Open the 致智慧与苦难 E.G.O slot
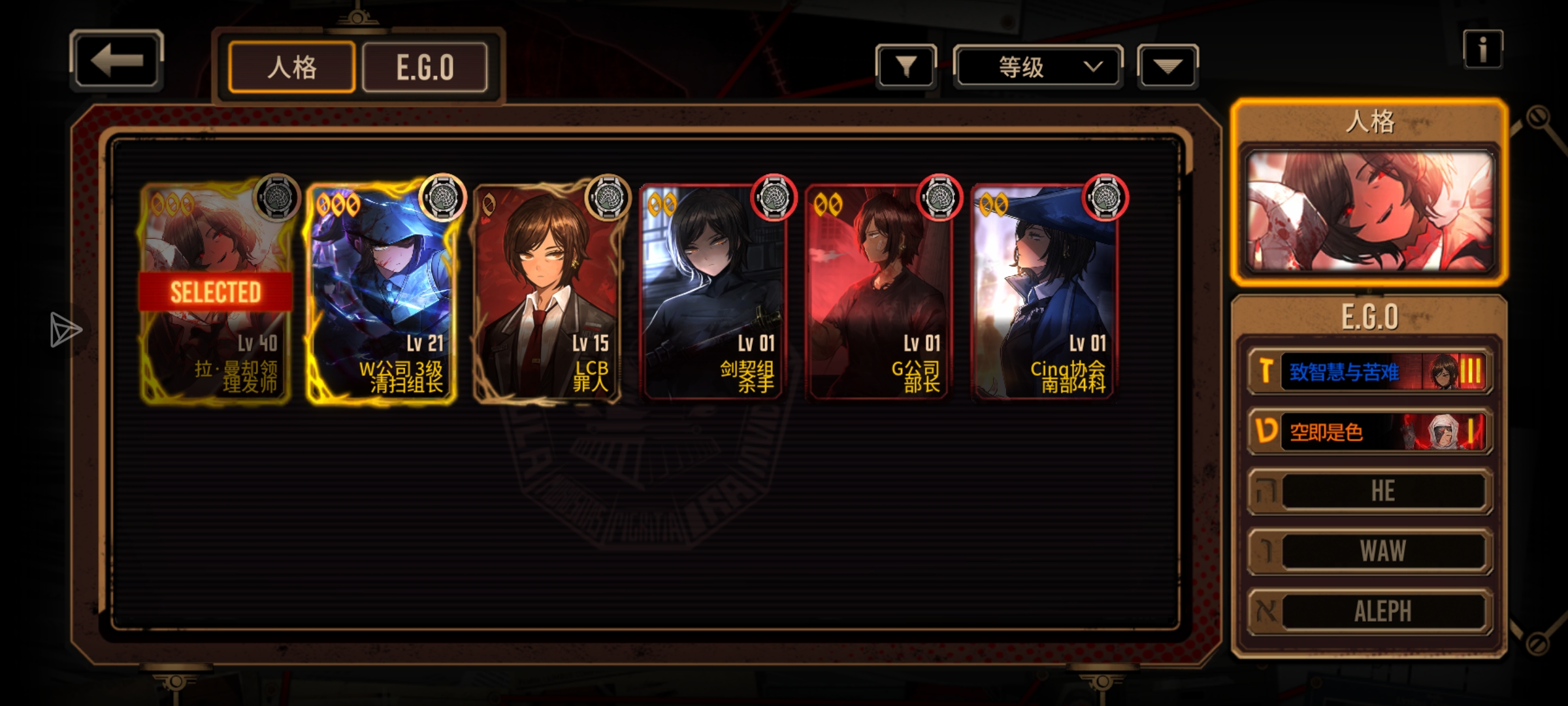 point(1369,372)
